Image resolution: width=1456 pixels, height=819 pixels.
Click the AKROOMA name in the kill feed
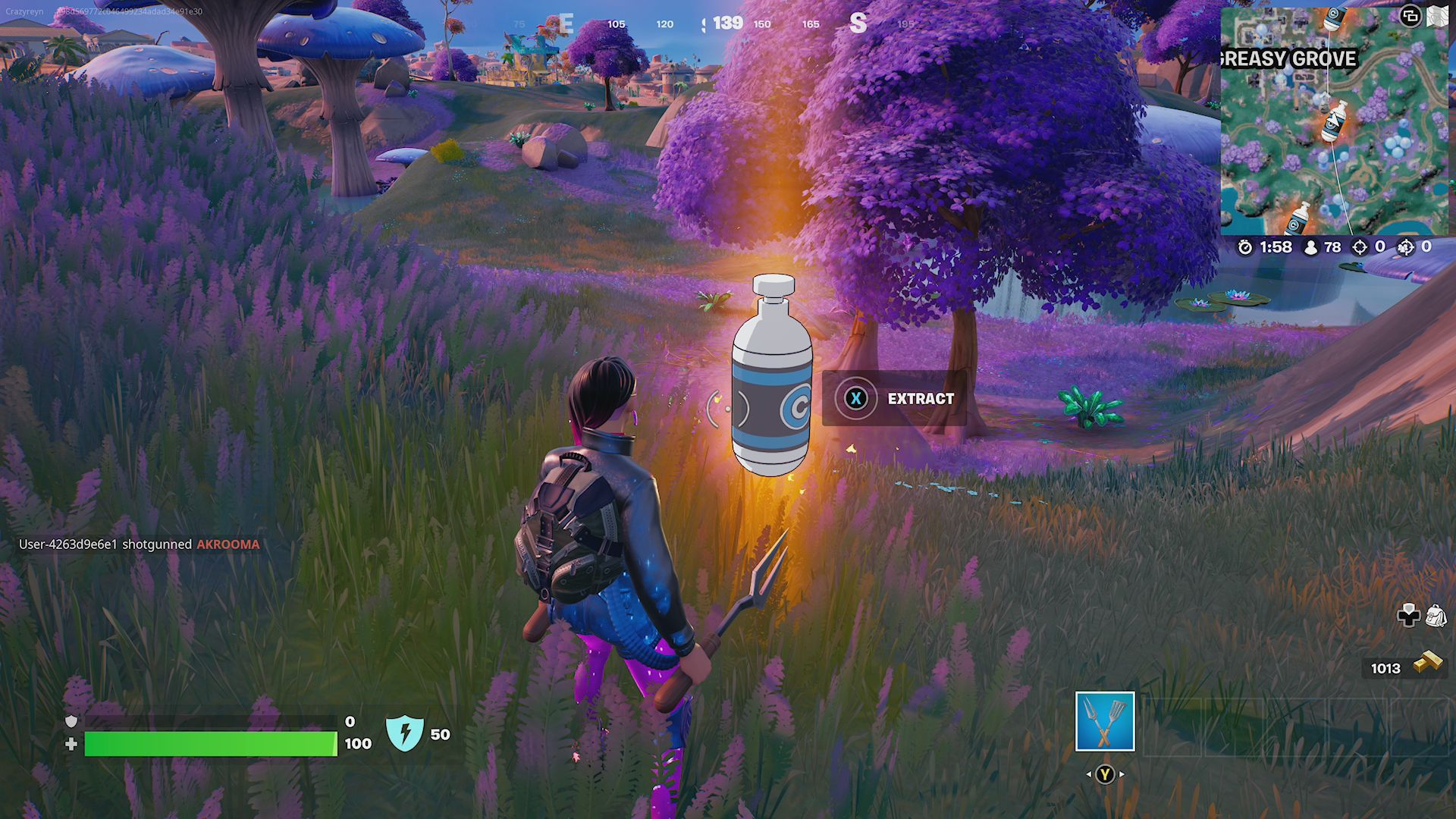coord(229,544)
